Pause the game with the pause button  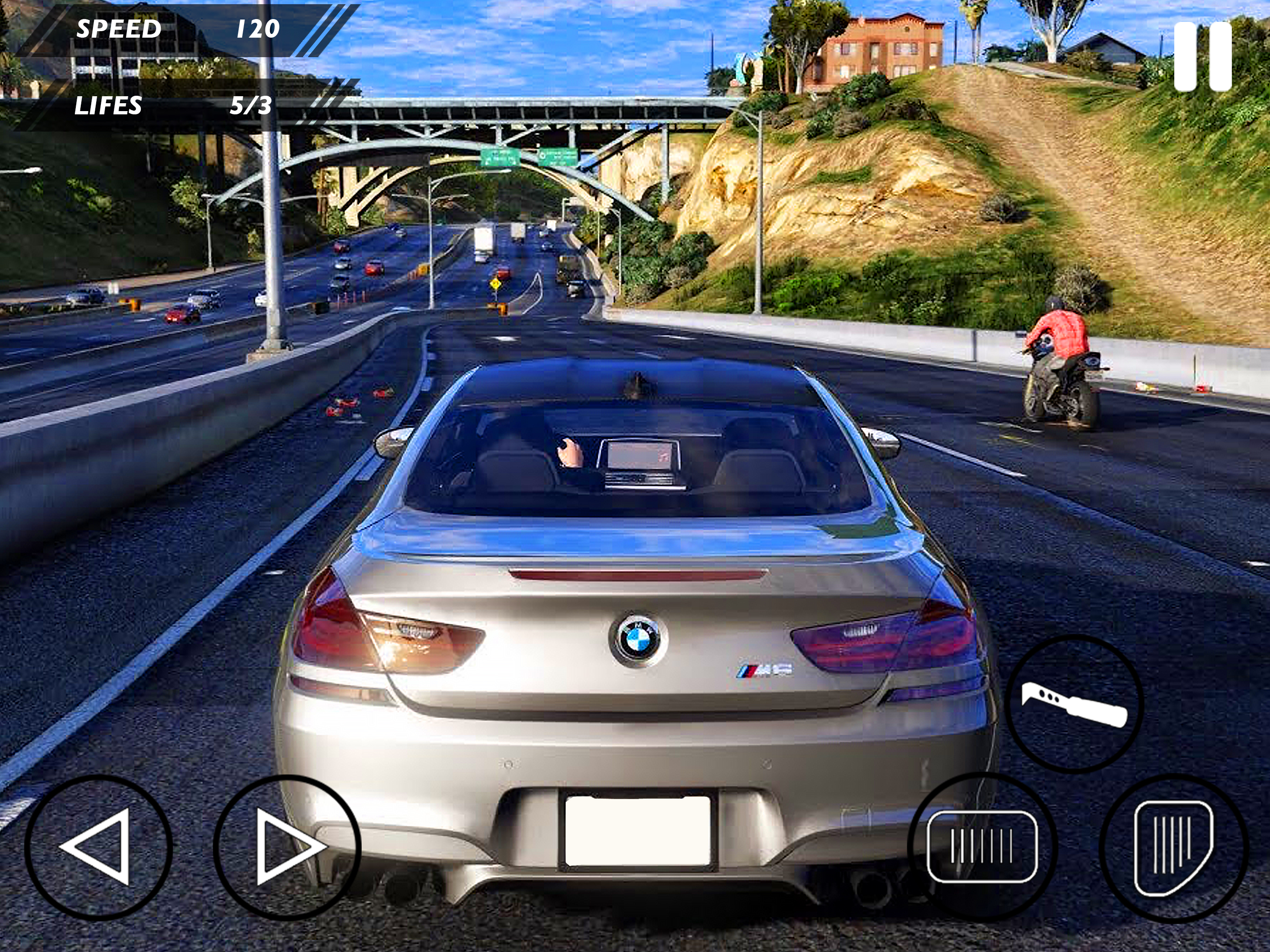coord(1202,56)
